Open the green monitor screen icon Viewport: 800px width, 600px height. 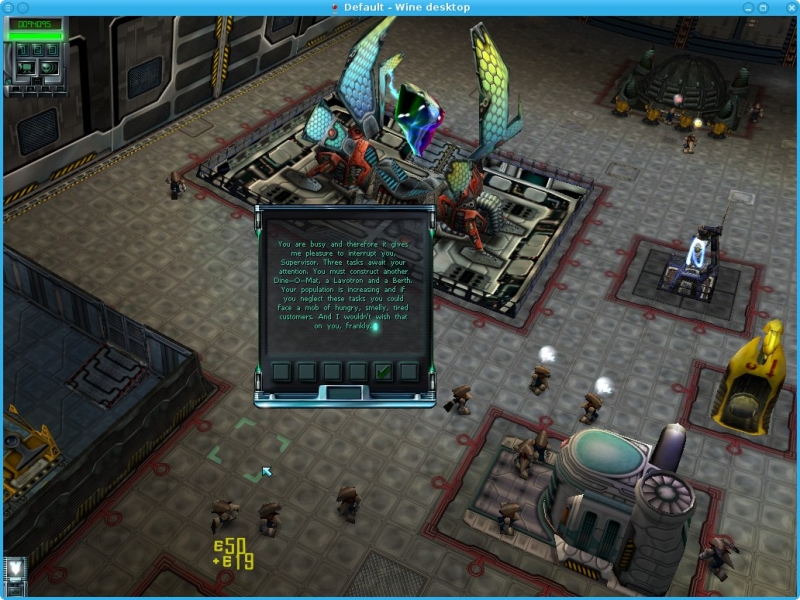pos(26,68)
